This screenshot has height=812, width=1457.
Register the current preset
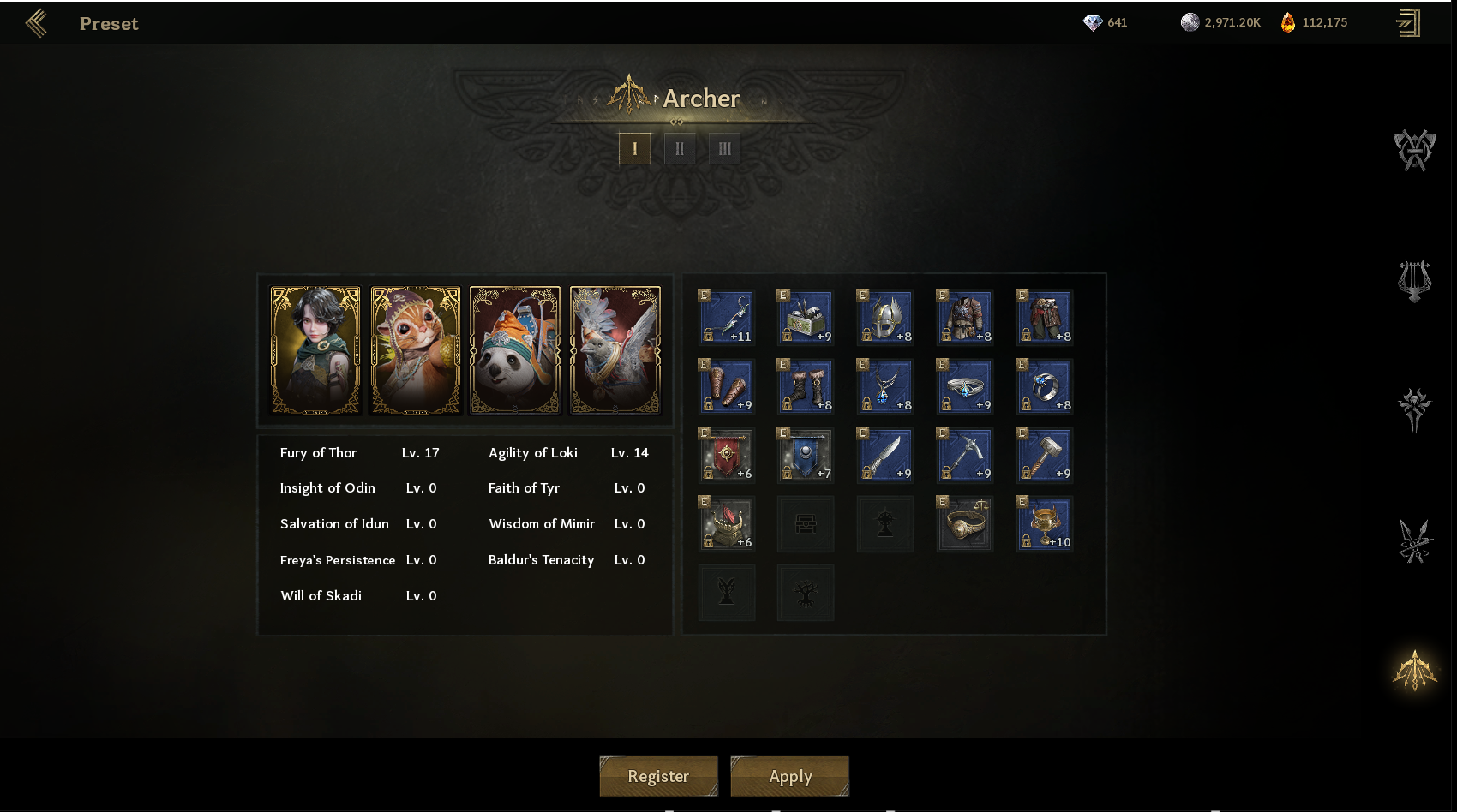tap(658, 776)
